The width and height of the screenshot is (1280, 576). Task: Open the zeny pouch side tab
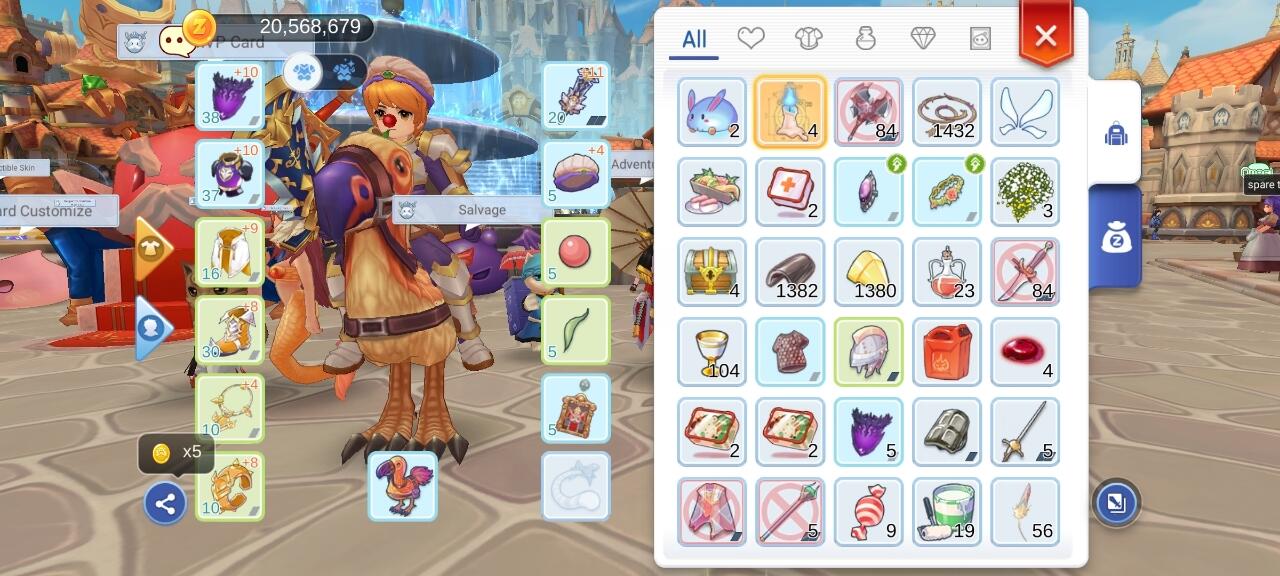1116,237
